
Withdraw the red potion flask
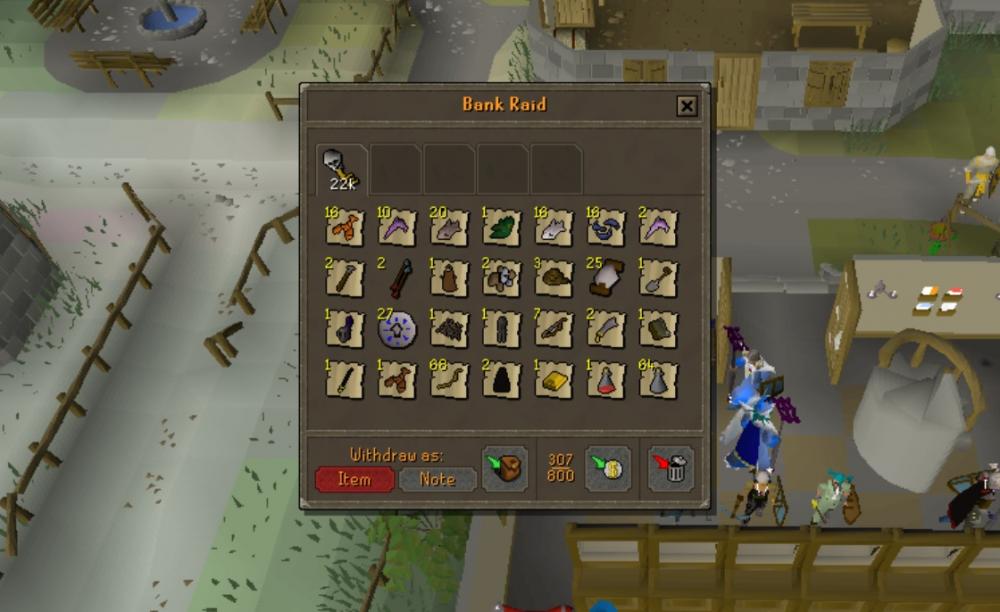click(606, 381)
